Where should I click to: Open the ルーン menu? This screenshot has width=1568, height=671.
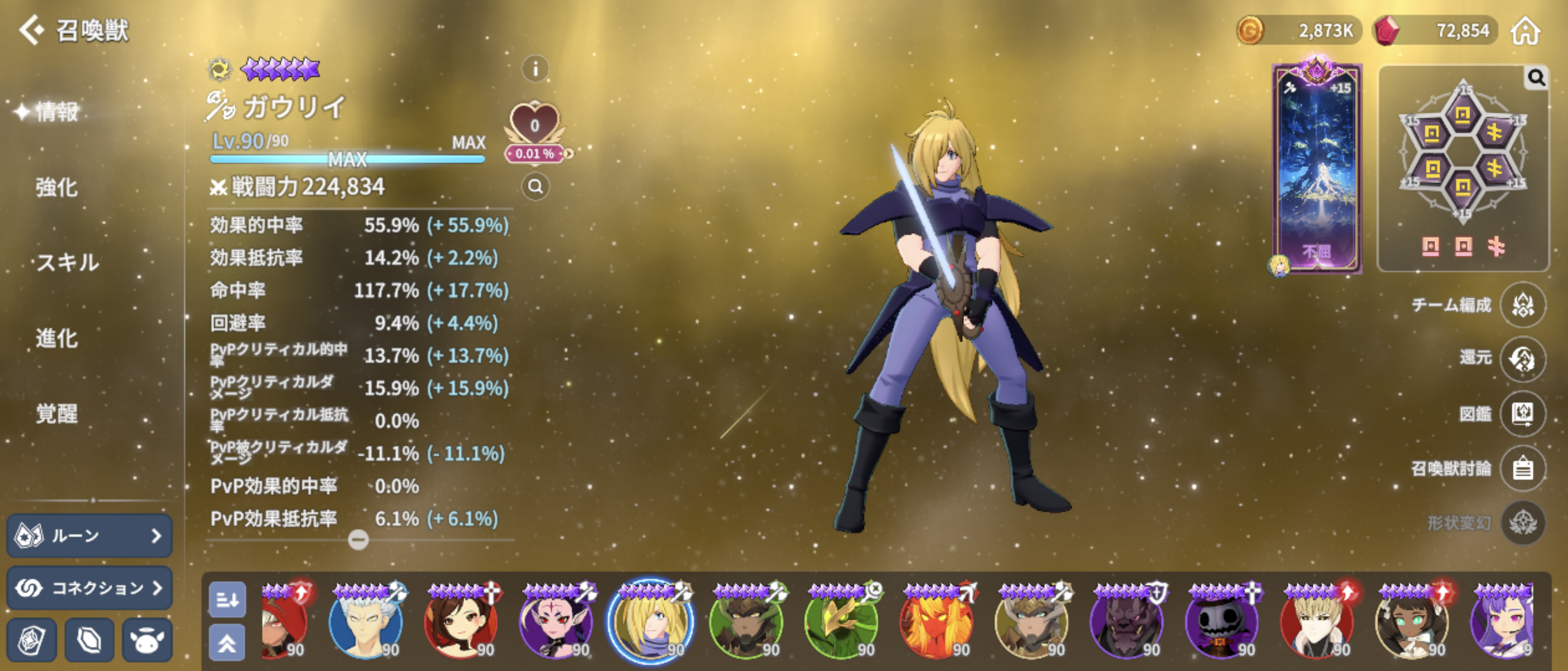point(89,535)
